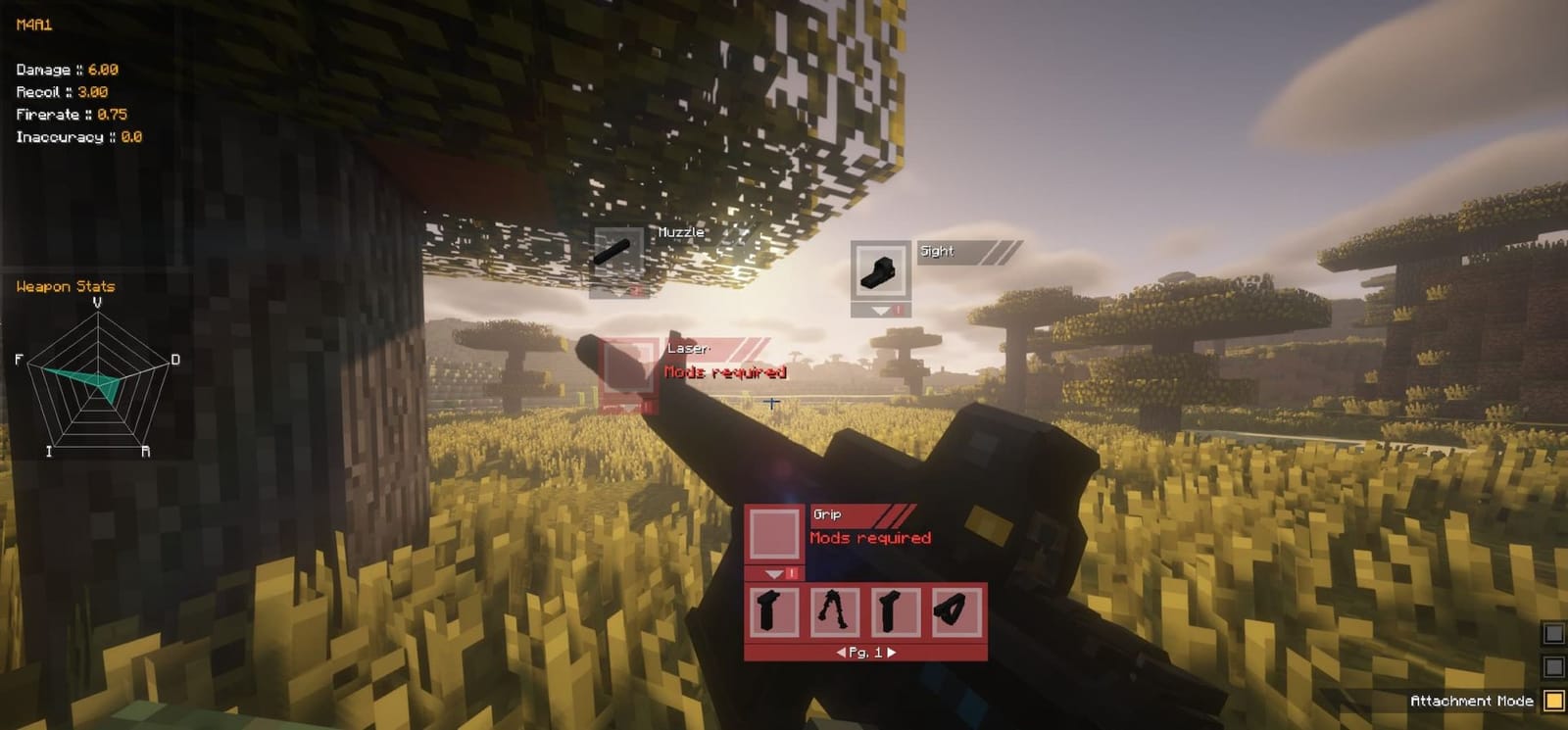Image resolution: width=1568 pixels, height=730 pixels.
Task: Go to next page of grip attachments
Action: point(894,653)
